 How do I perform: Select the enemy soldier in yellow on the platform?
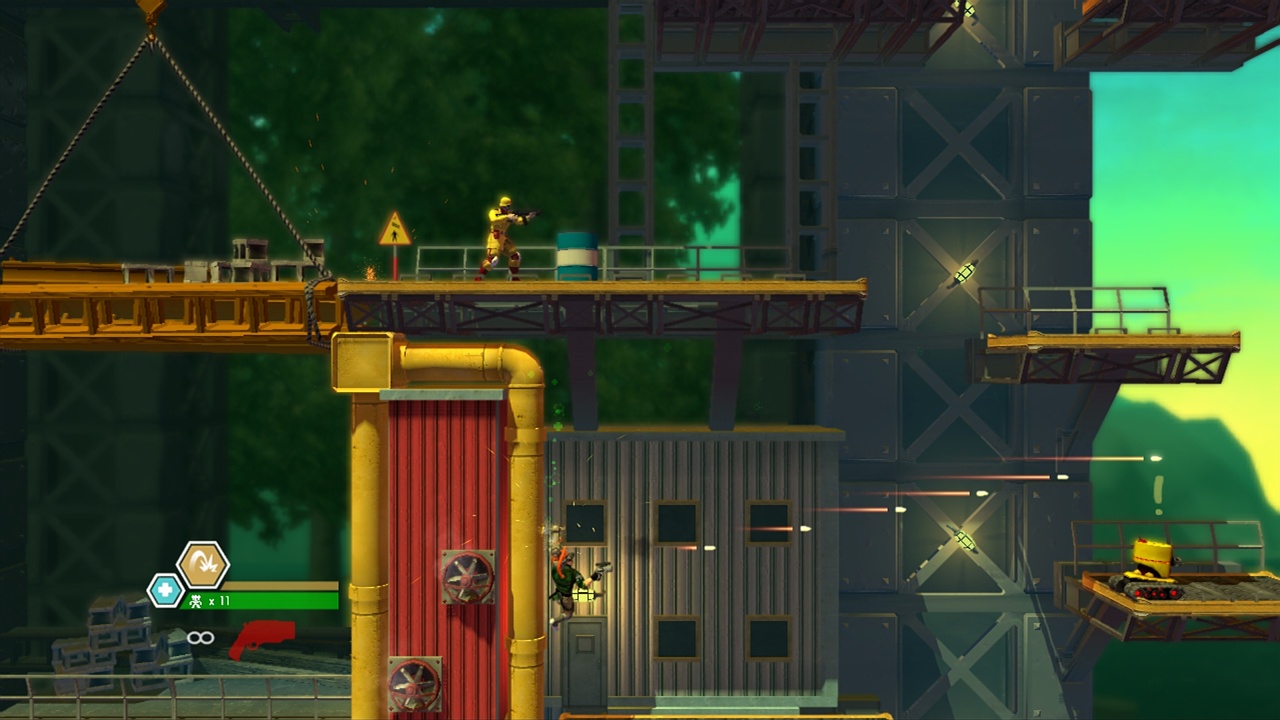500,235
